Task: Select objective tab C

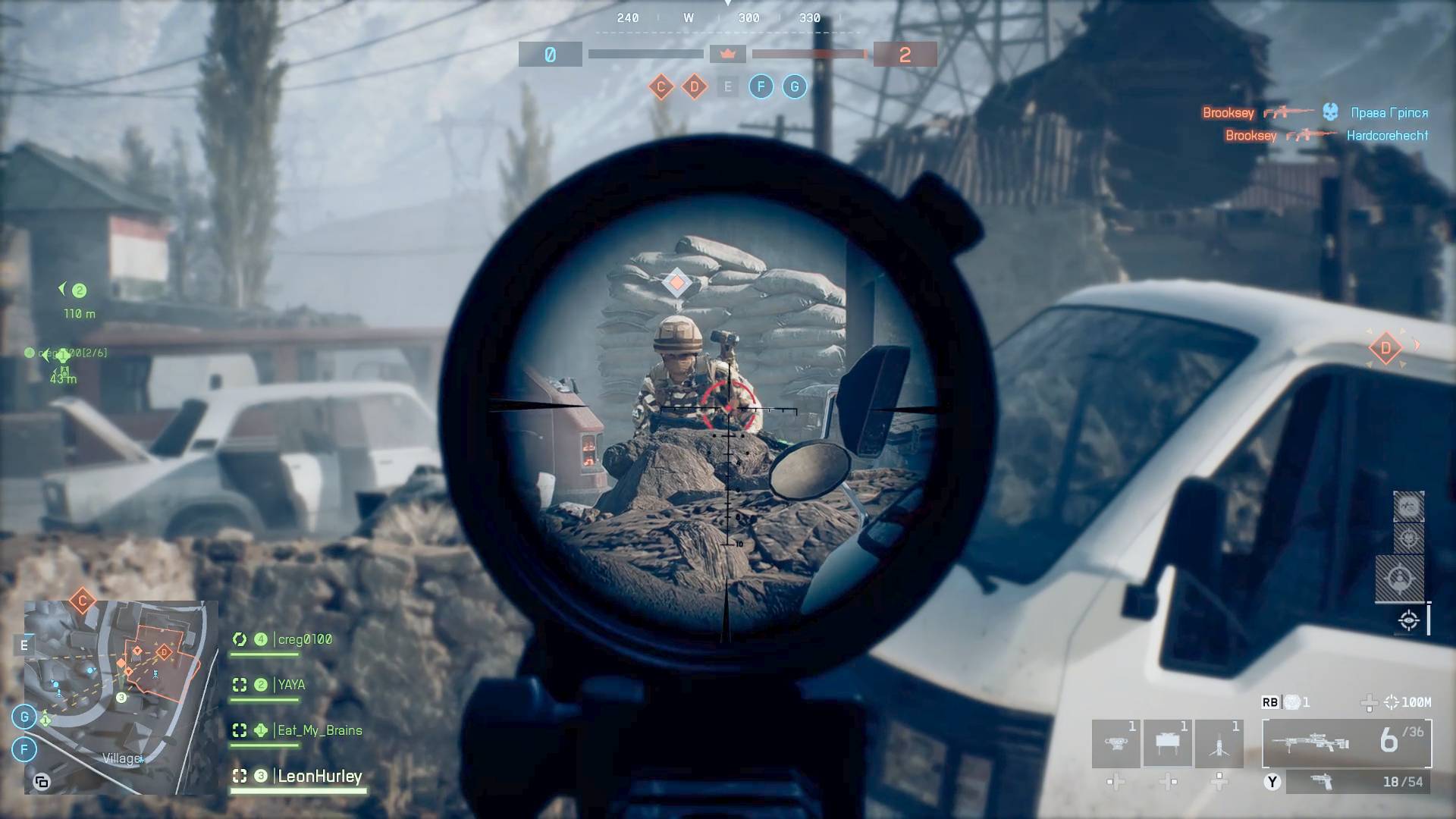Action: coord(663,86)
